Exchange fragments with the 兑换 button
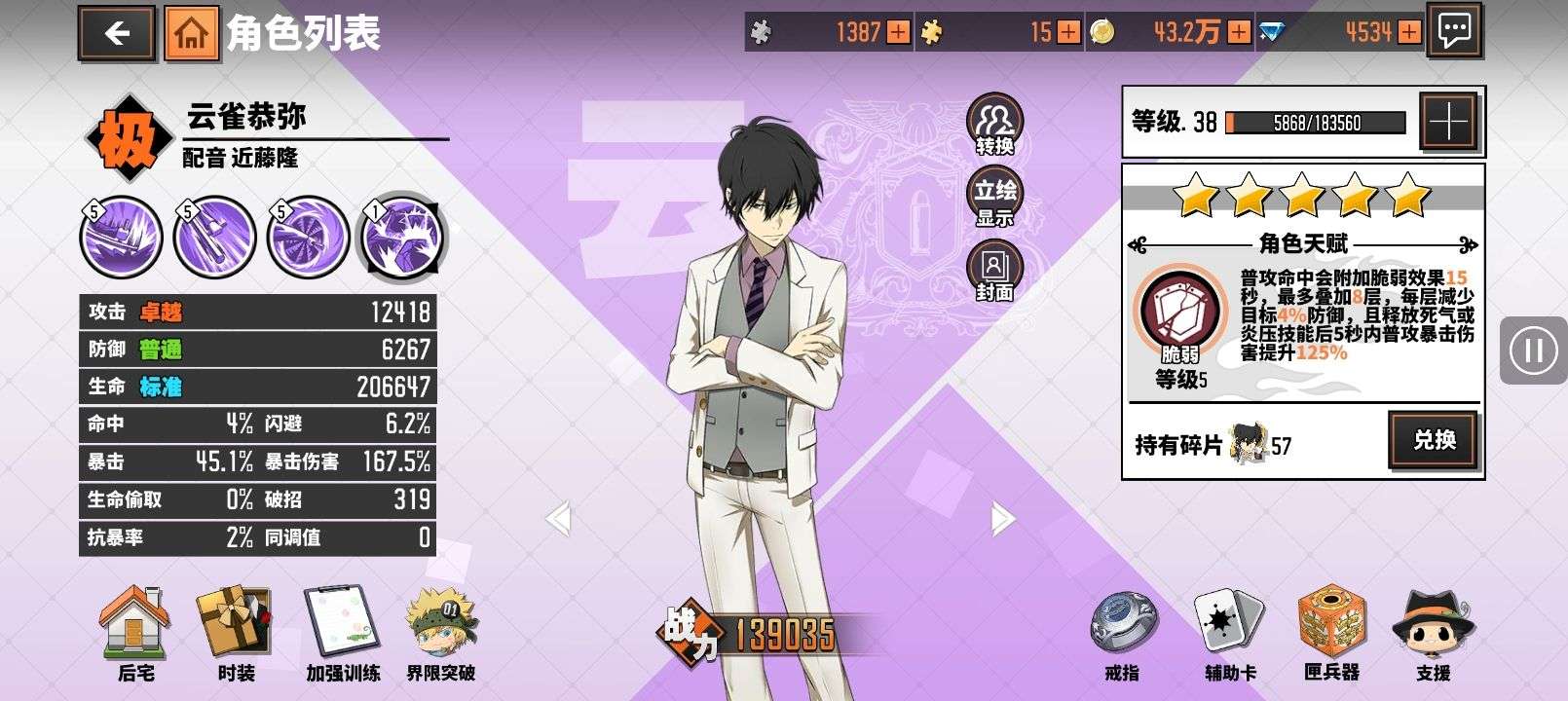 tap(1434, 440)
